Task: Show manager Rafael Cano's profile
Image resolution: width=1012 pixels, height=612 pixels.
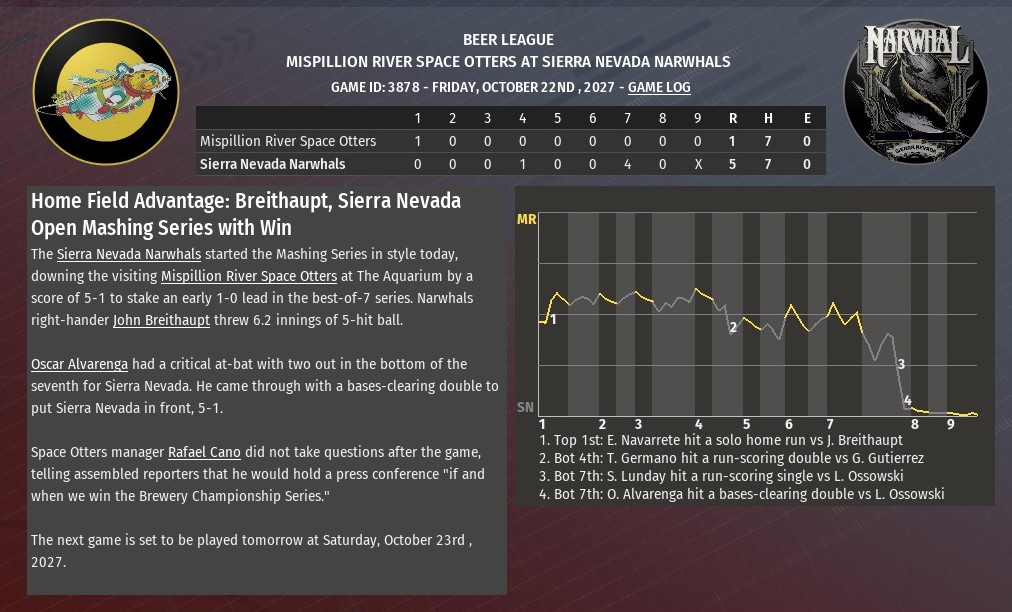Action: pos(204,452)
